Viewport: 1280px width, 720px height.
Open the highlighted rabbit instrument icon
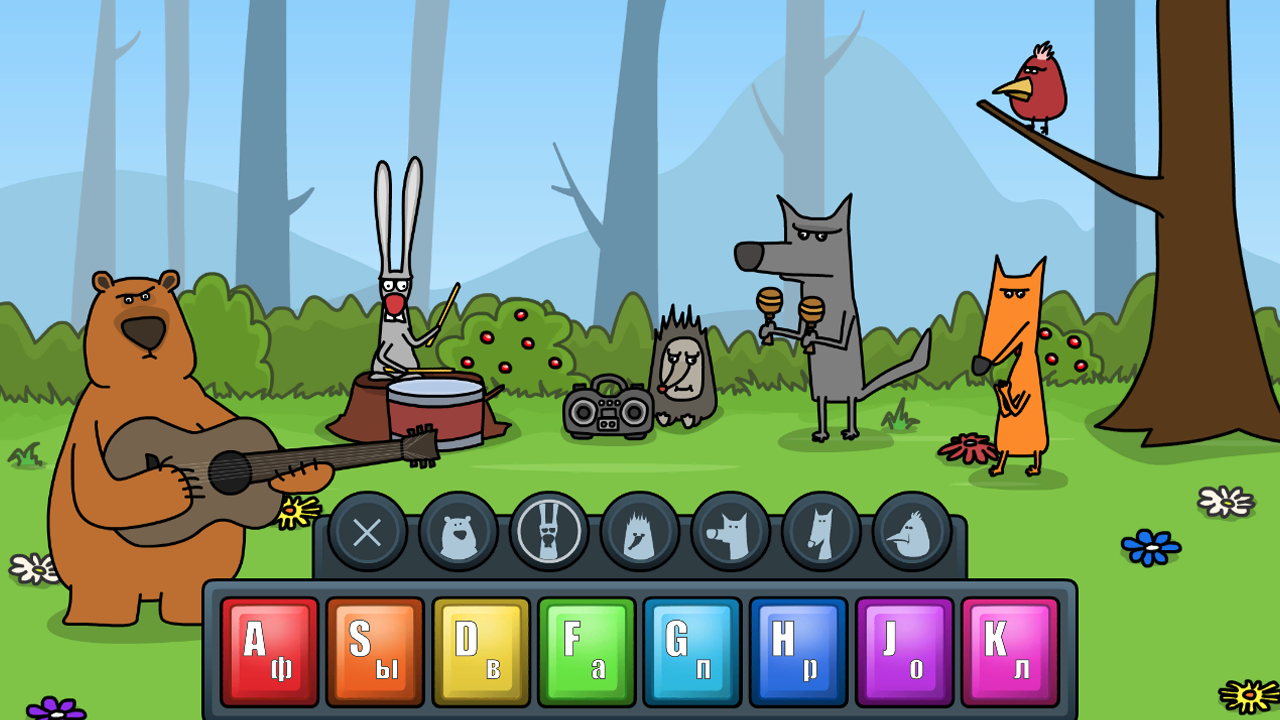click(548, 532)
